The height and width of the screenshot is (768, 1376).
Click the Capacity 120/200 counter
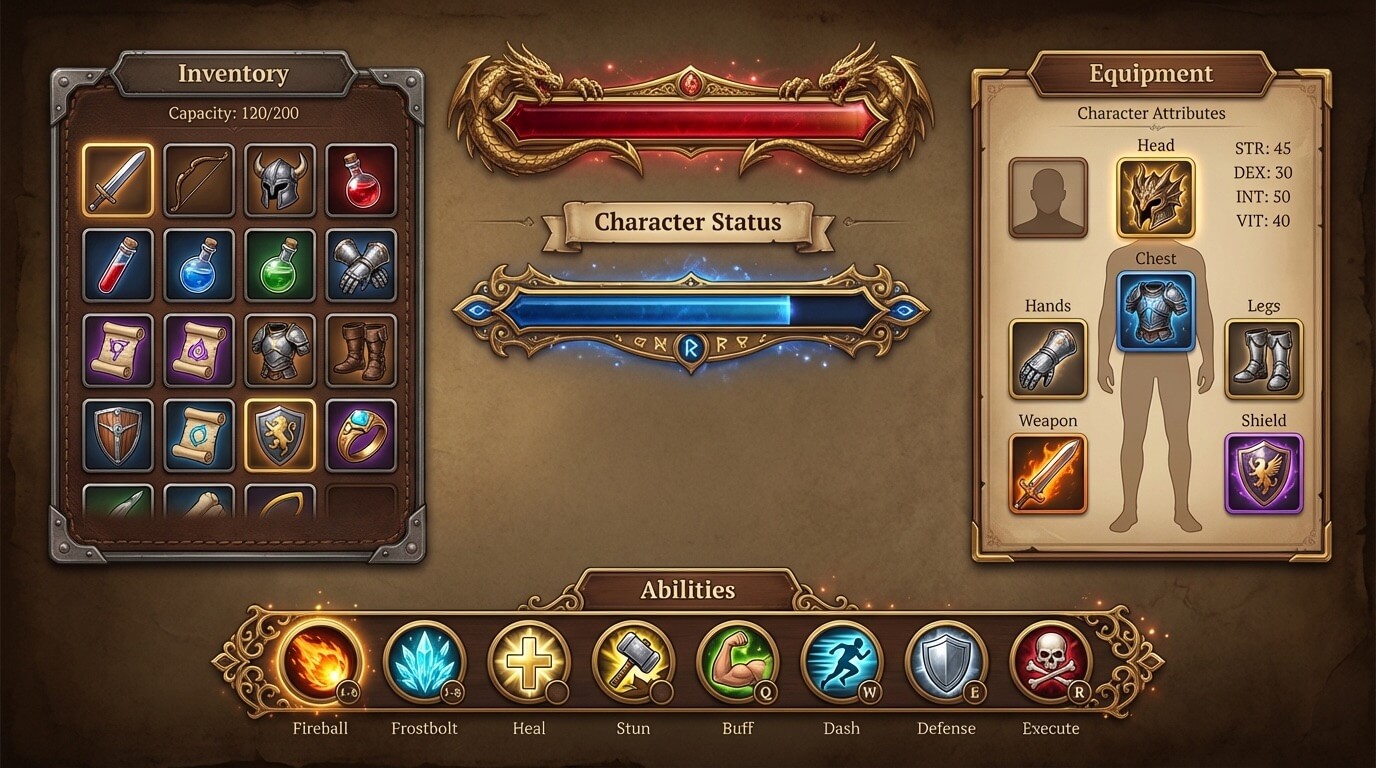[x=232, y=113]
